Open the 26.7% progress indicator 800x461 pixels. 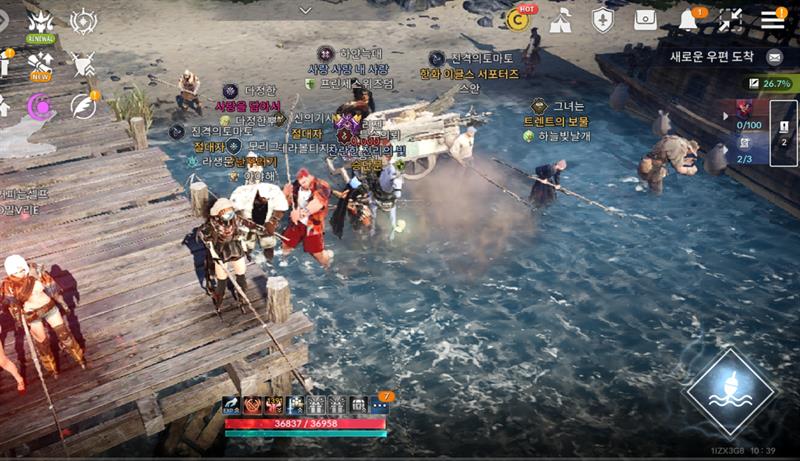click(x=768, y=84)
